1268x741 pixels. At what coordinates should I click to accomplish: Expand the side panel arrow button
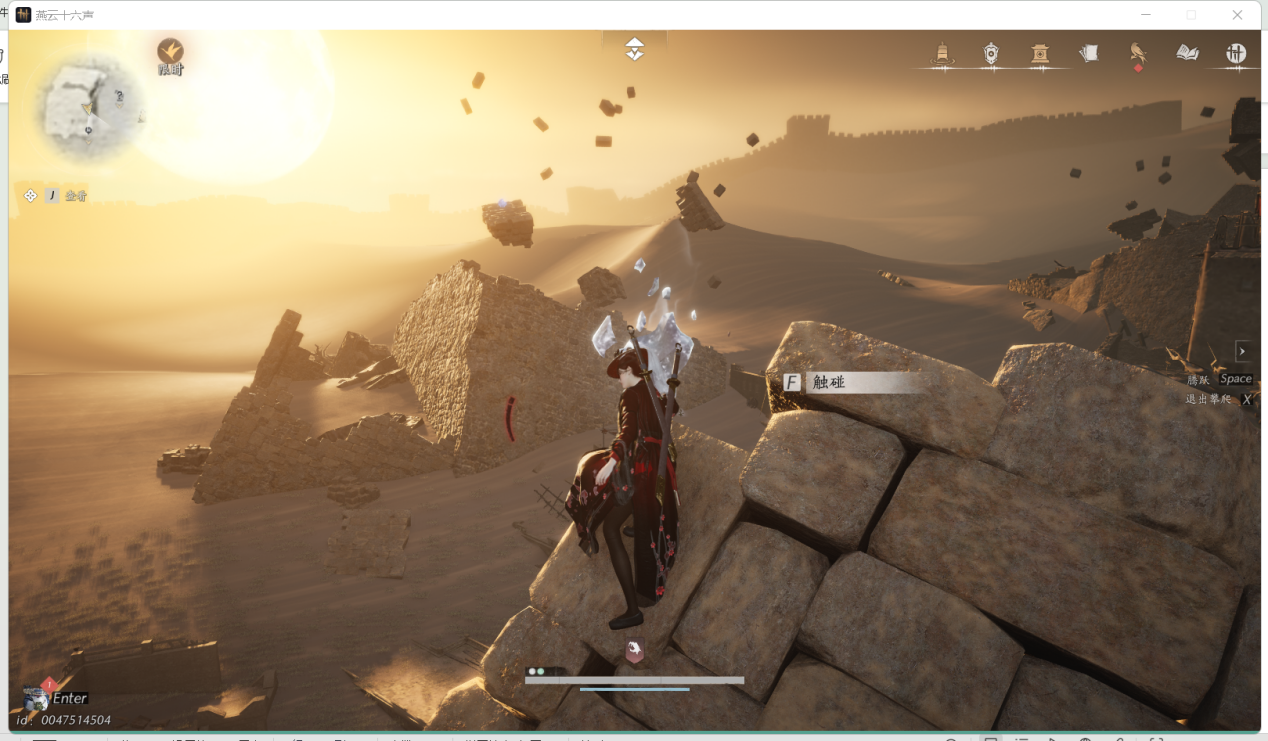click(1243, 351)
